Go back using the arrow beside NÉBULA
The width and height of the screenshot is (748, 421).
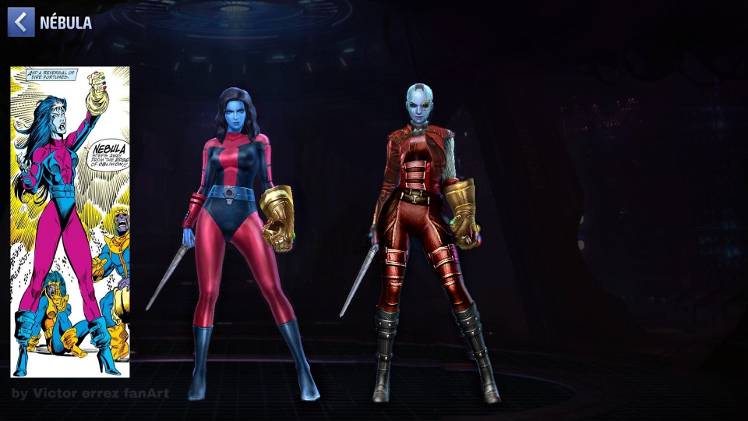pyautogui.click(x=21, y=22)
